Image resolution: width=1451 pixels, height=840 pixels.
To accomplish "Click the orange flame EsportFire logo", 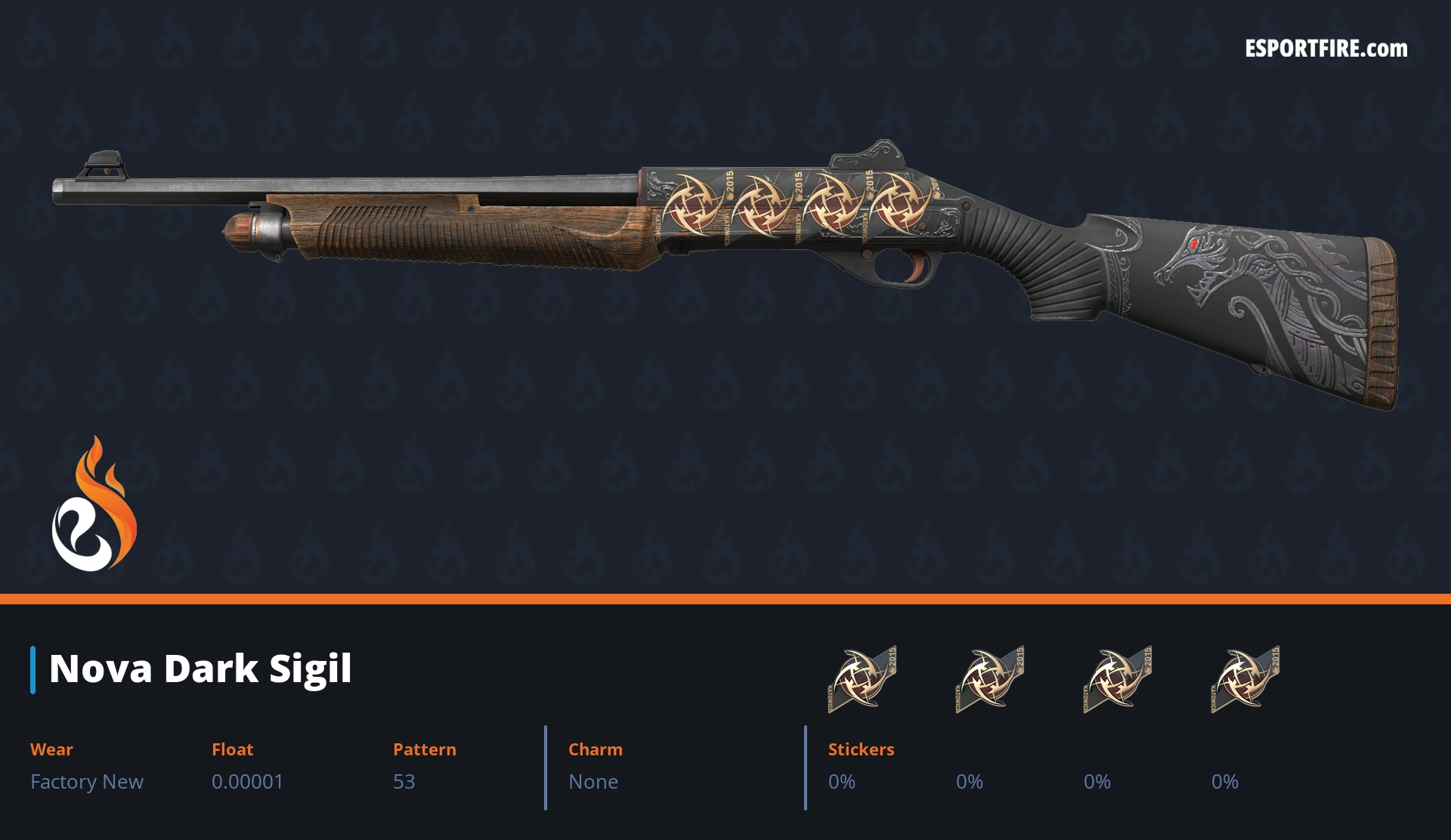I will point(94,505).
